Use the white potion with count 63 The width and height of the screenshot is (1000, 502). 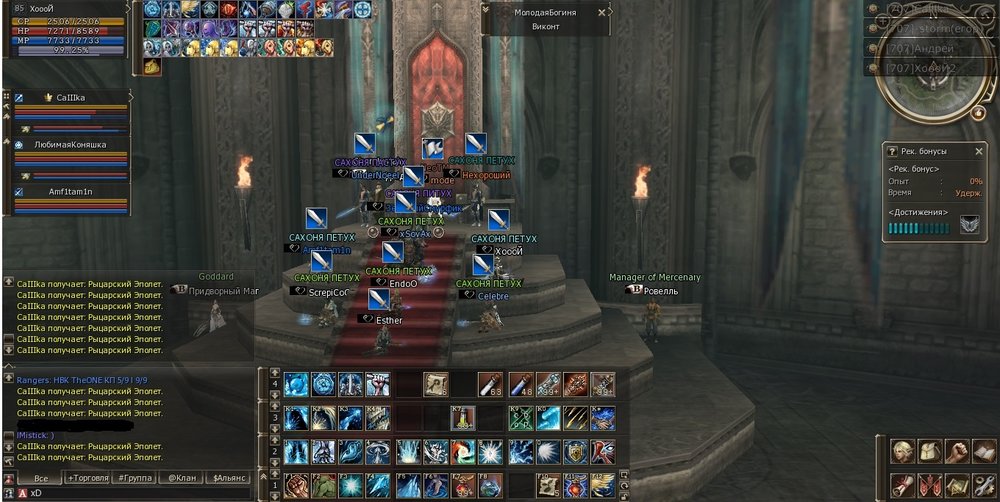tap(489, 384)
